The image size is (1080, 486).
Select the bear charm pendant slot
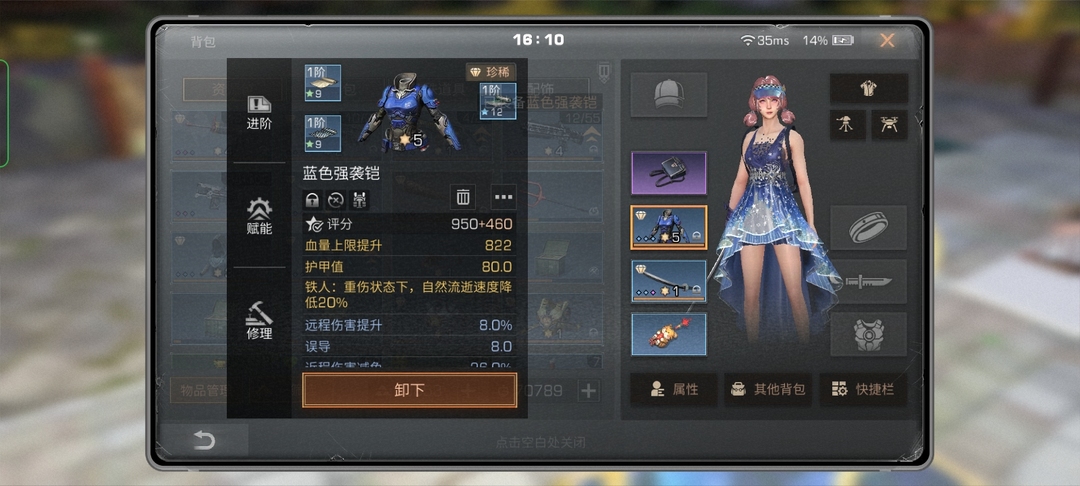tap(668, 334)
